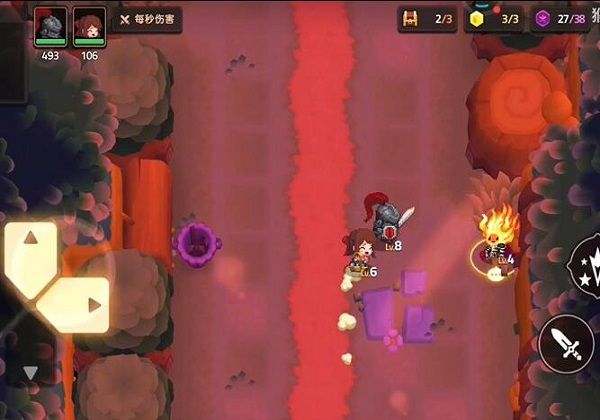Tap the D-pad up arrow
The width and height of the screenshot is (600, 420).
(29, 239)
